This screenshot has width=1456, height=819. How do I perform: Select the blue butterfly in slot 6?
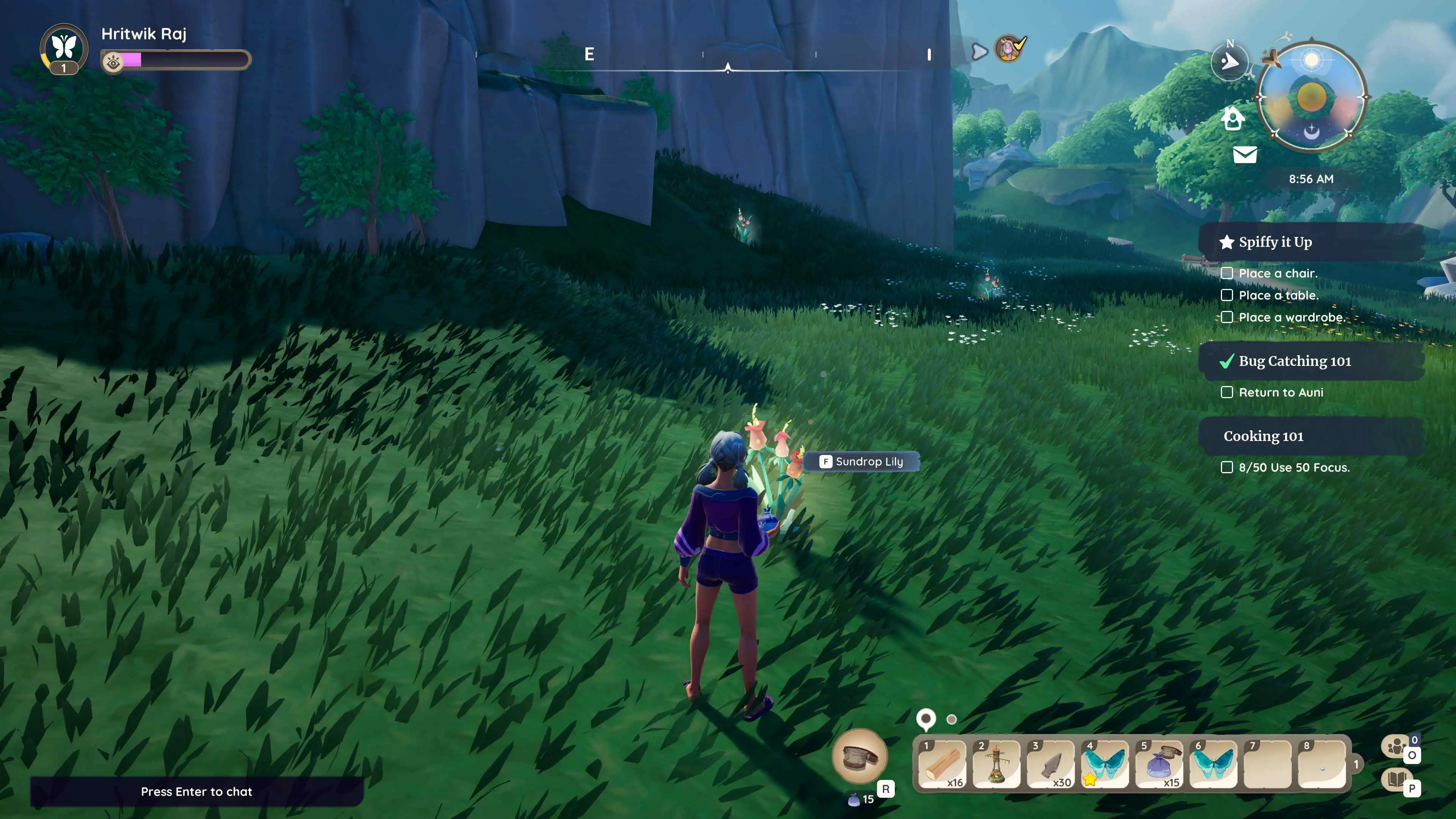[1213, 764]
